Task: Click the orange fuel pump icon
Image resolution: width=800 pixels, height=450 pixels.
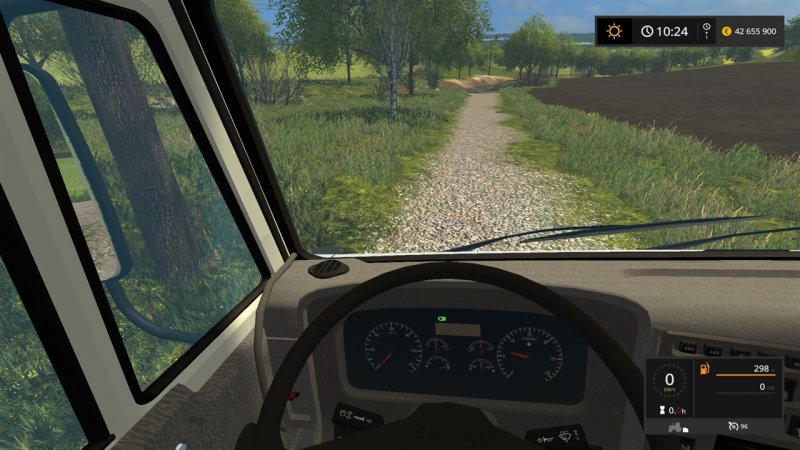Action: click(704, 371)
